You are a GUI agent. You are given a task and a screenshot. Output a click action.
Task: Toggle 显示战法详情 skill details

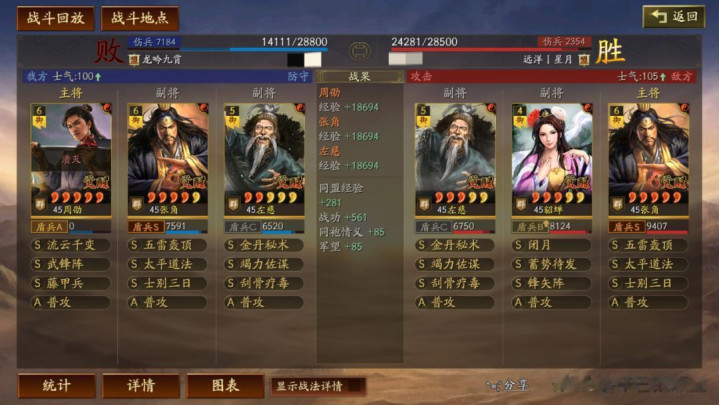[x=316, y=386]
